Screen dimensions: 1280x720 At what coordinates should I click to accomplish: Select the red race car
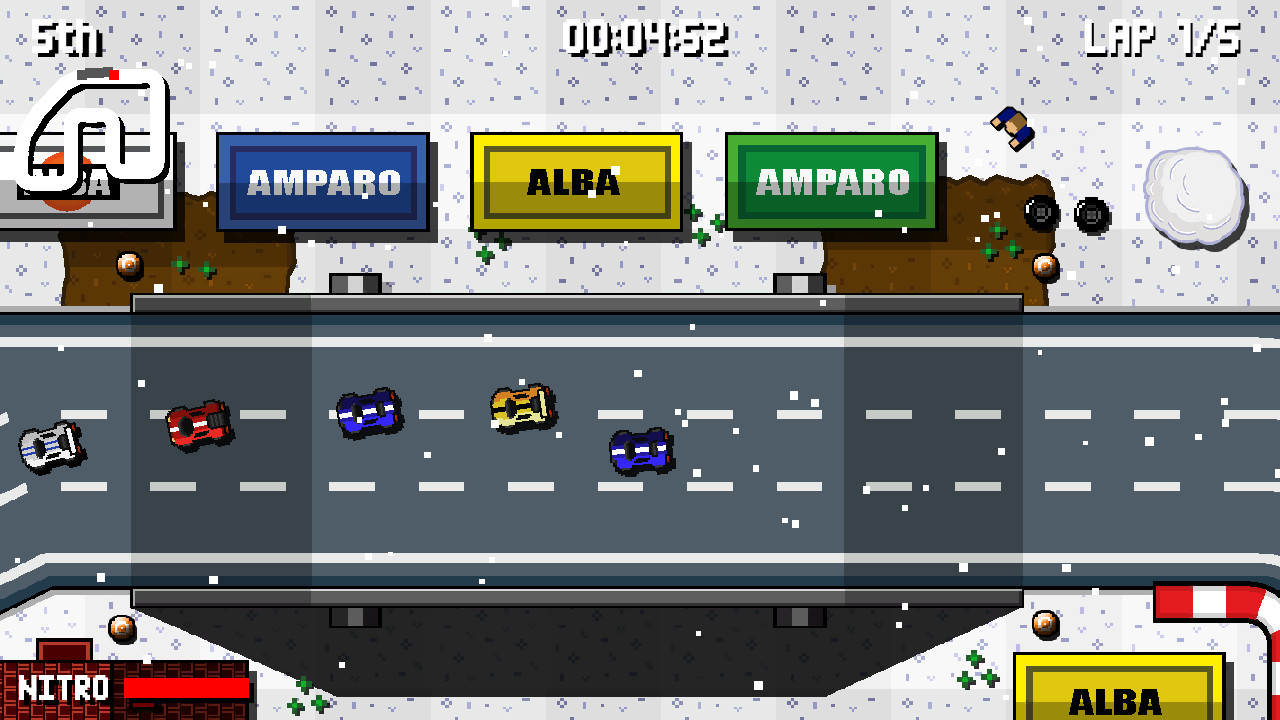(200, 420)
